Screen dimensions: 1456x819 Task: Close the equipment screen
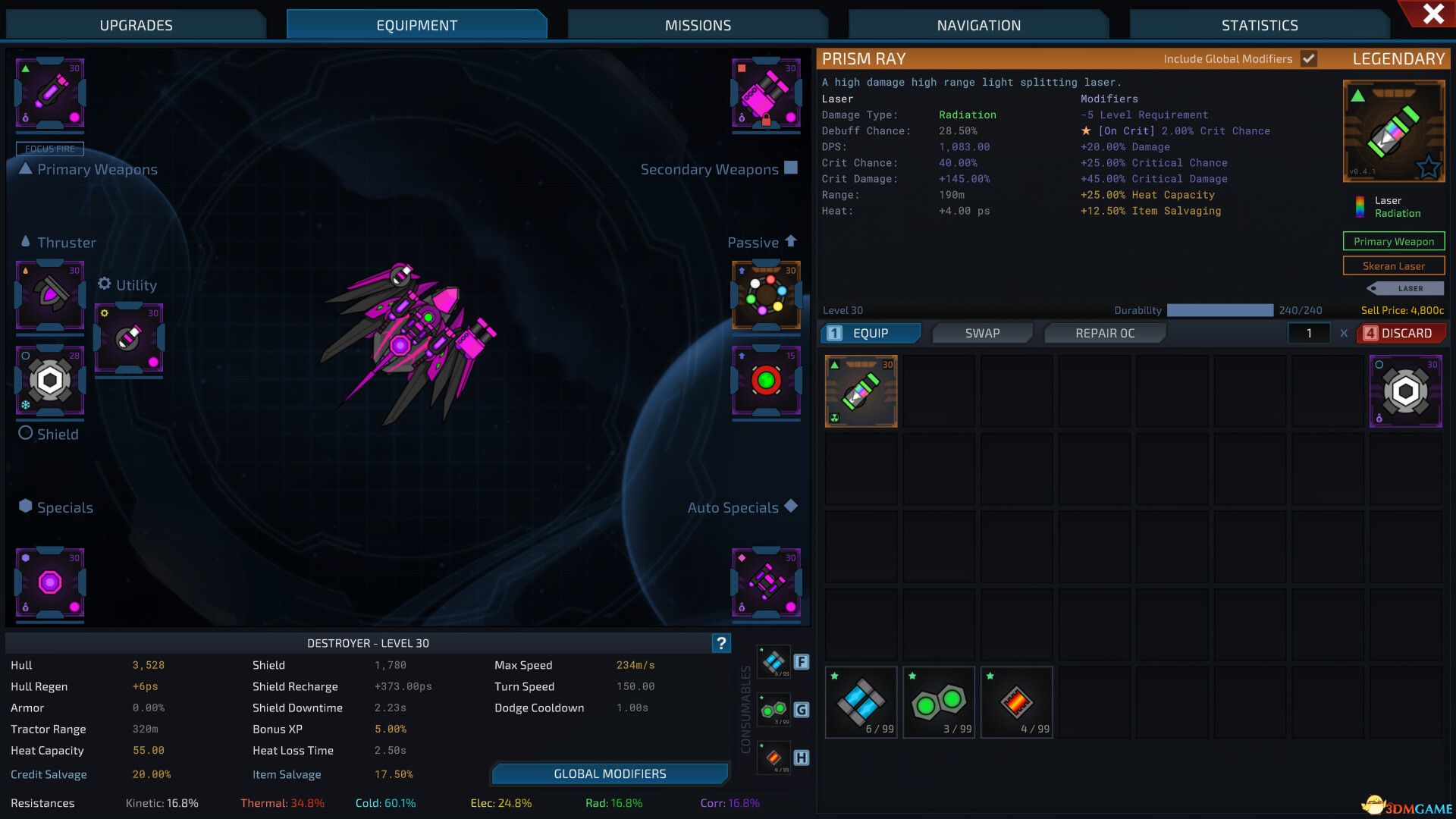[1432, 14]
